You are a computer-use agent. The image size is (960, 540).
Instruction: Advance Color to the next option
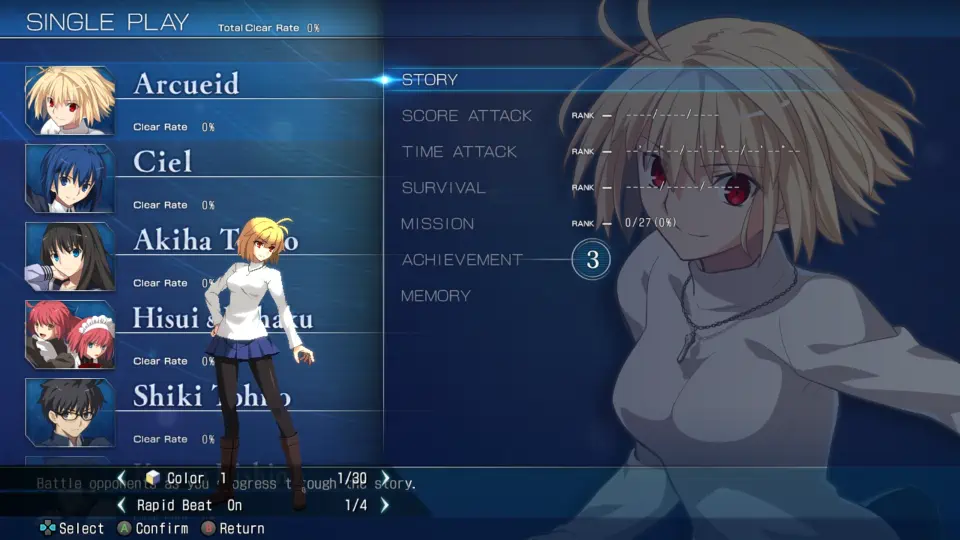click(385, 478)
